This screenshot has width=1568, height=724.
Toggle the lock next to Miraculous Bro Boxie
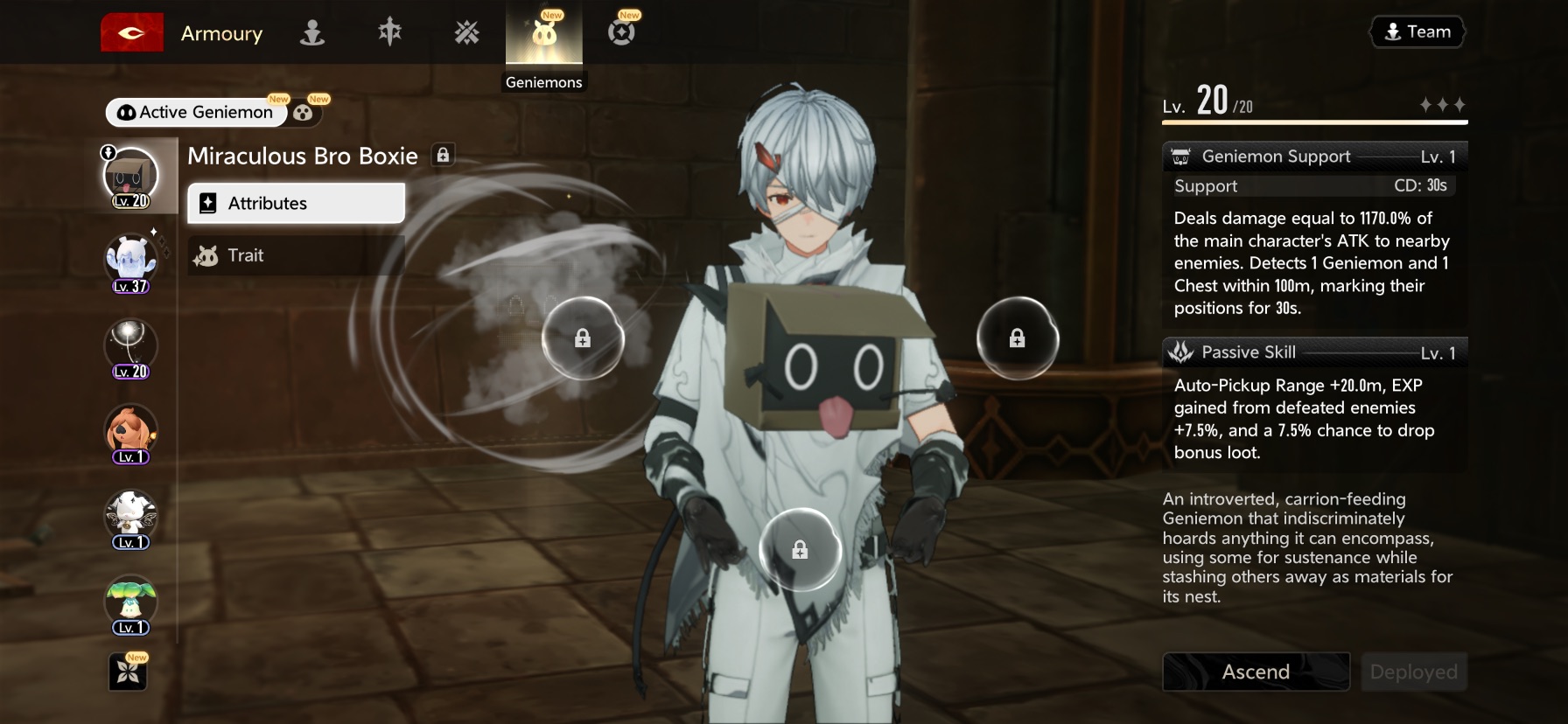click(443, 156)
